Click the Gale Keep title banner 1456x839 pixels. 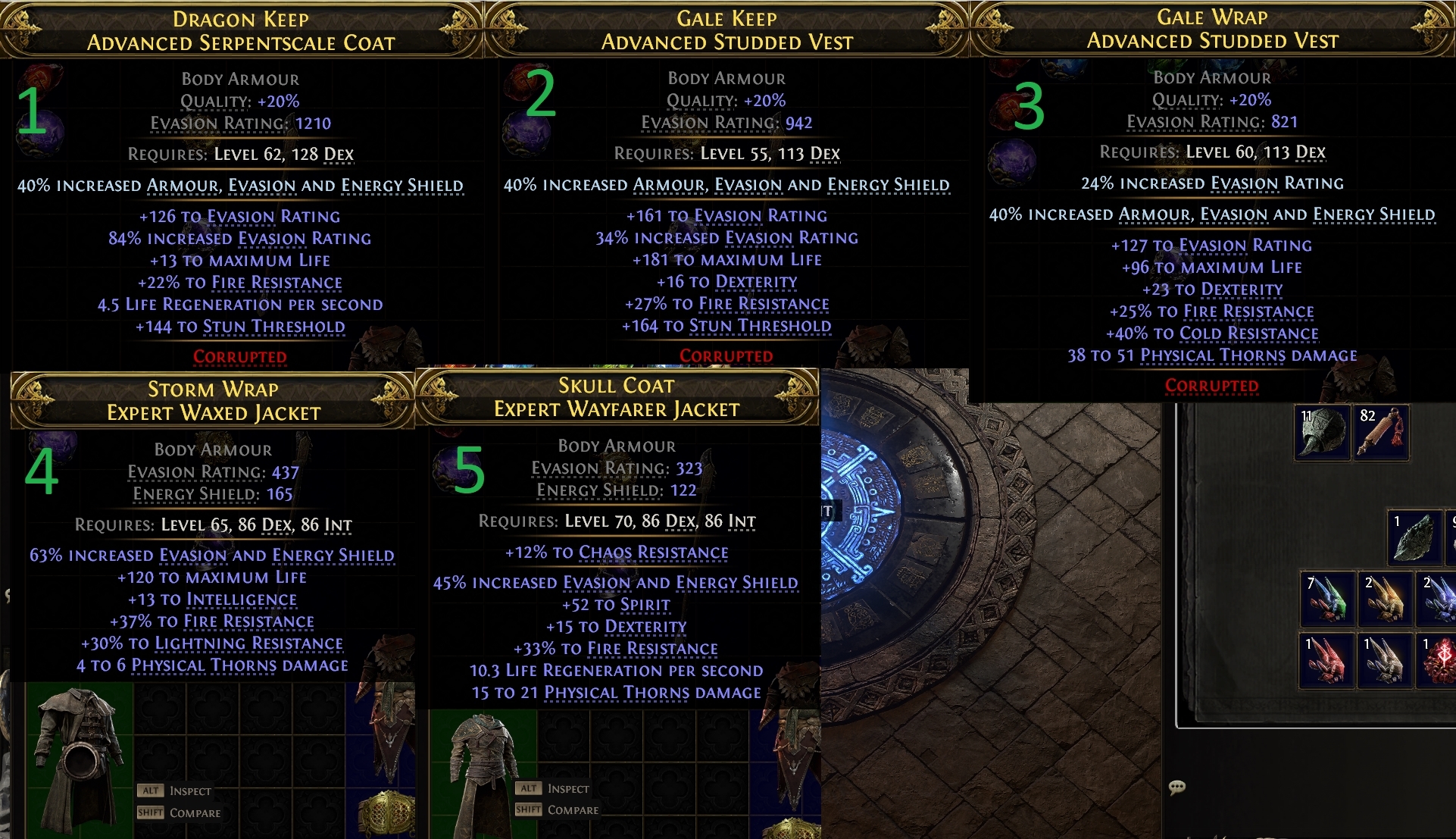click(x=728, y=17)
